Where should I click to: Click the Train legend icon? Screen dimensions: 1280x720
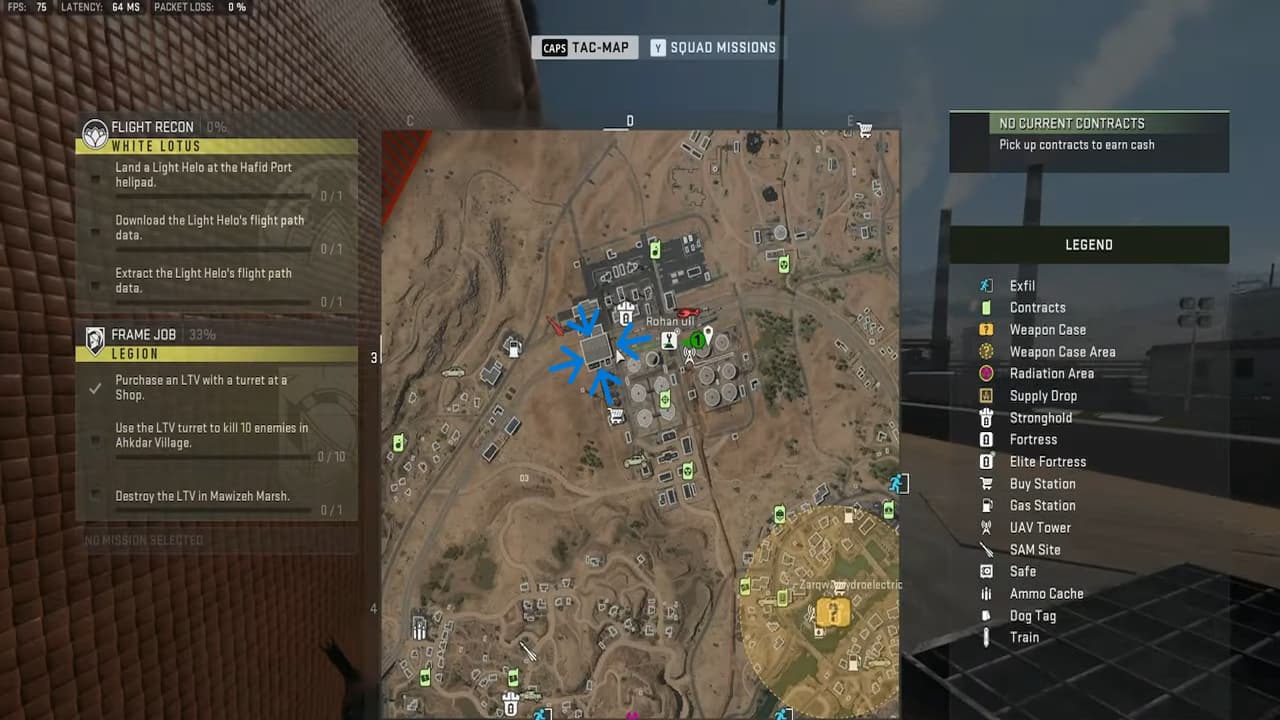(985, 637)
